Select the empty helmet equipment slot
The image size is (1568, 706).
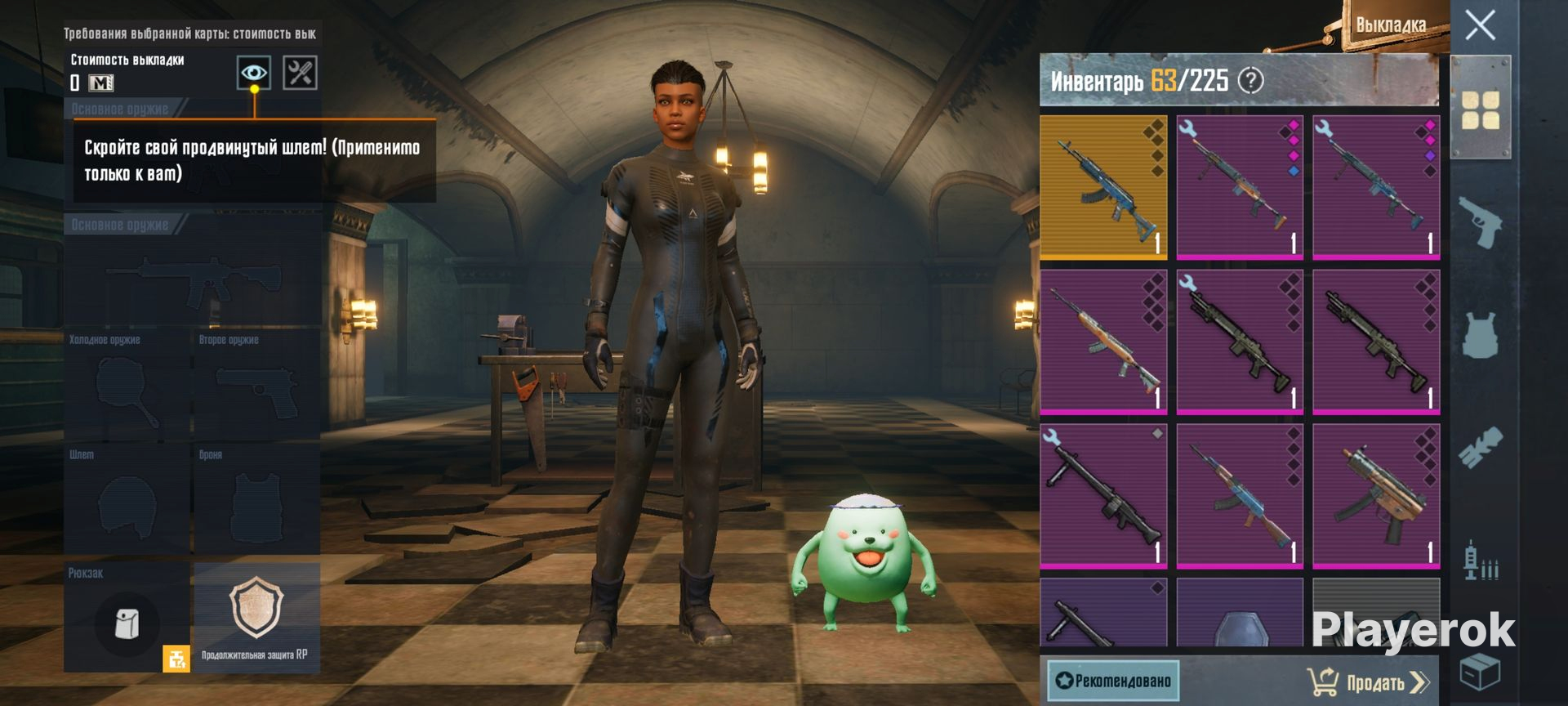pyautogui.click(x=127, y=501)
